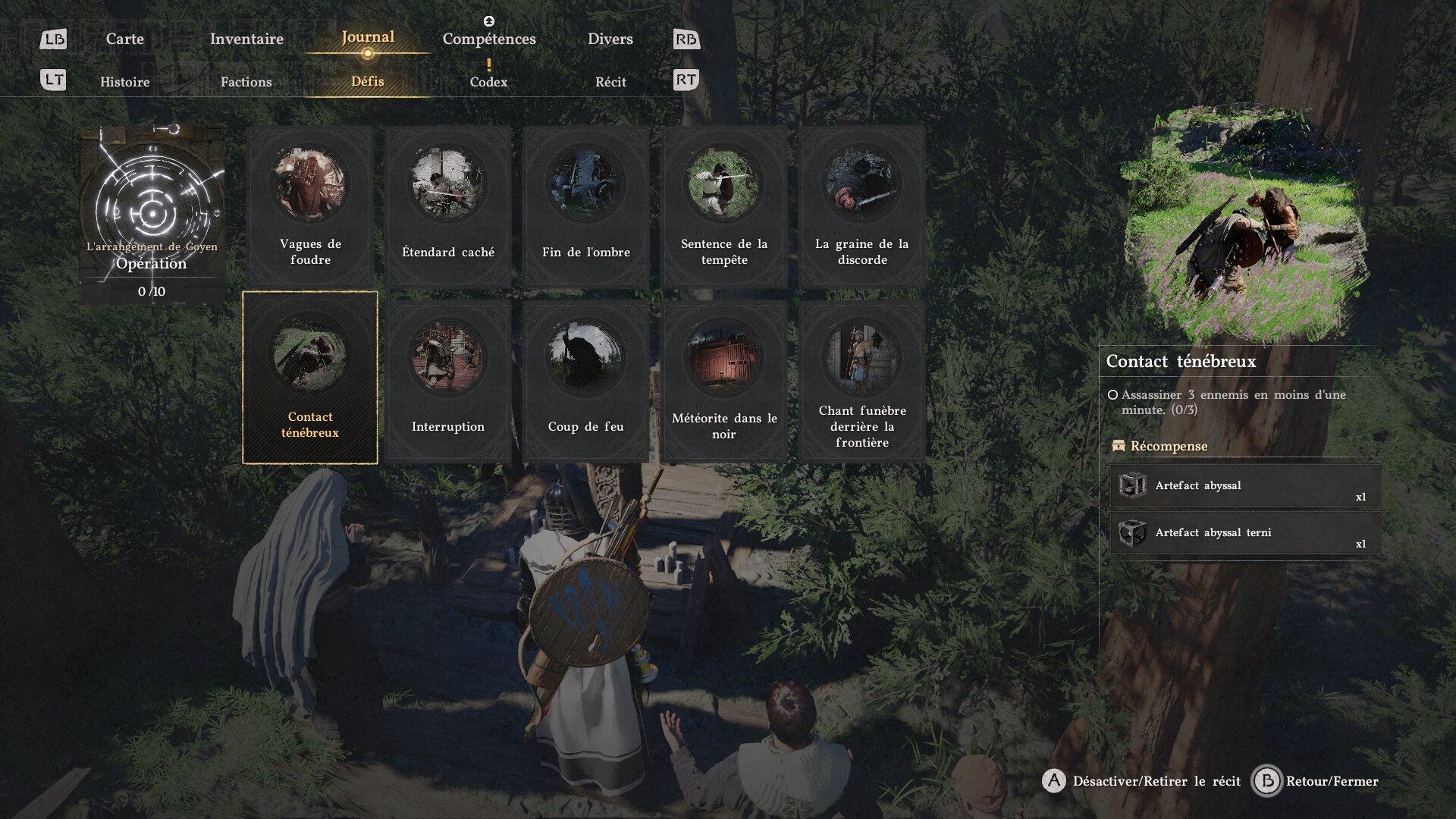Select the Coup de feu challenge
1456x819 pixels.
click(586, 380)
